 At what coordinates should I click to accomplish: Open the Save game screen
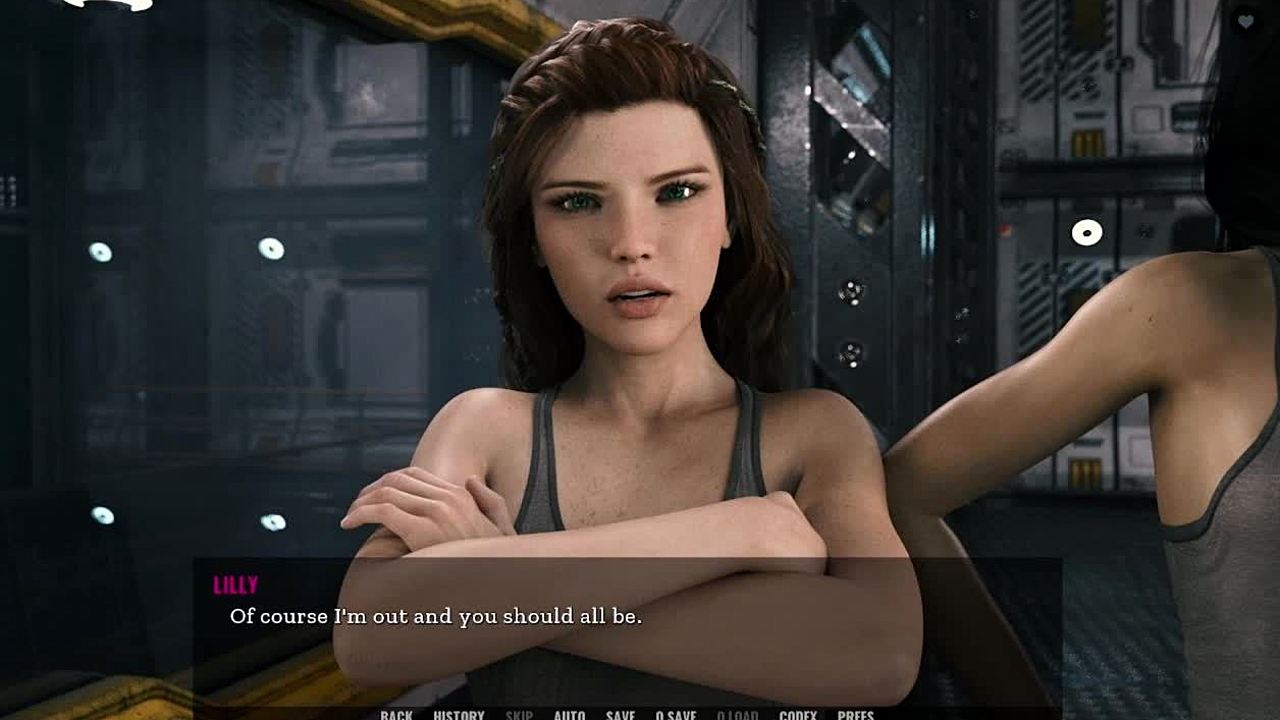[x=620, y=715]
